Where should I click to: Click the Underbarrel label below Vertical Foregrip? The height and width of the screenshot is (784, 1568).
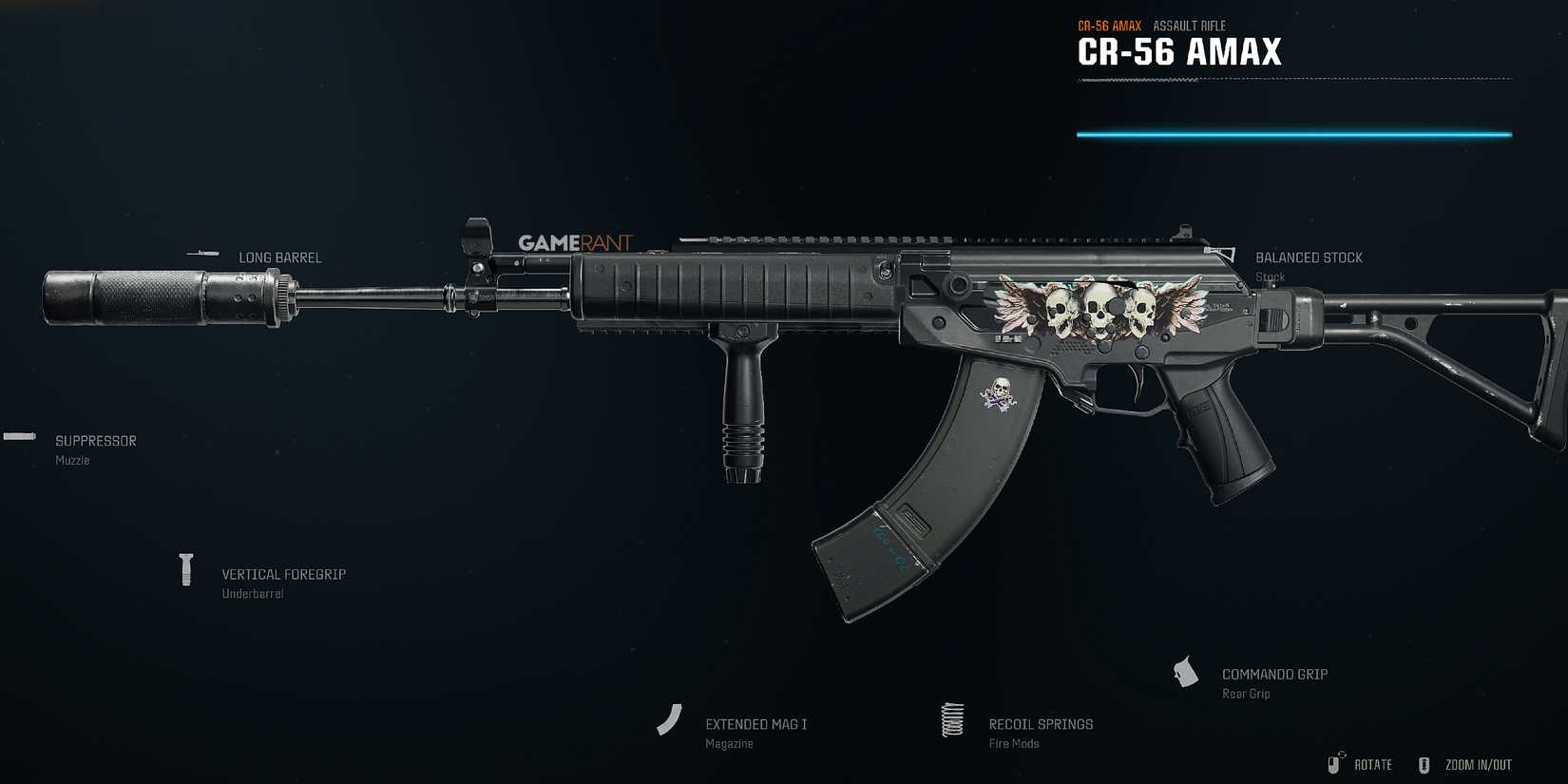[251, 592]
